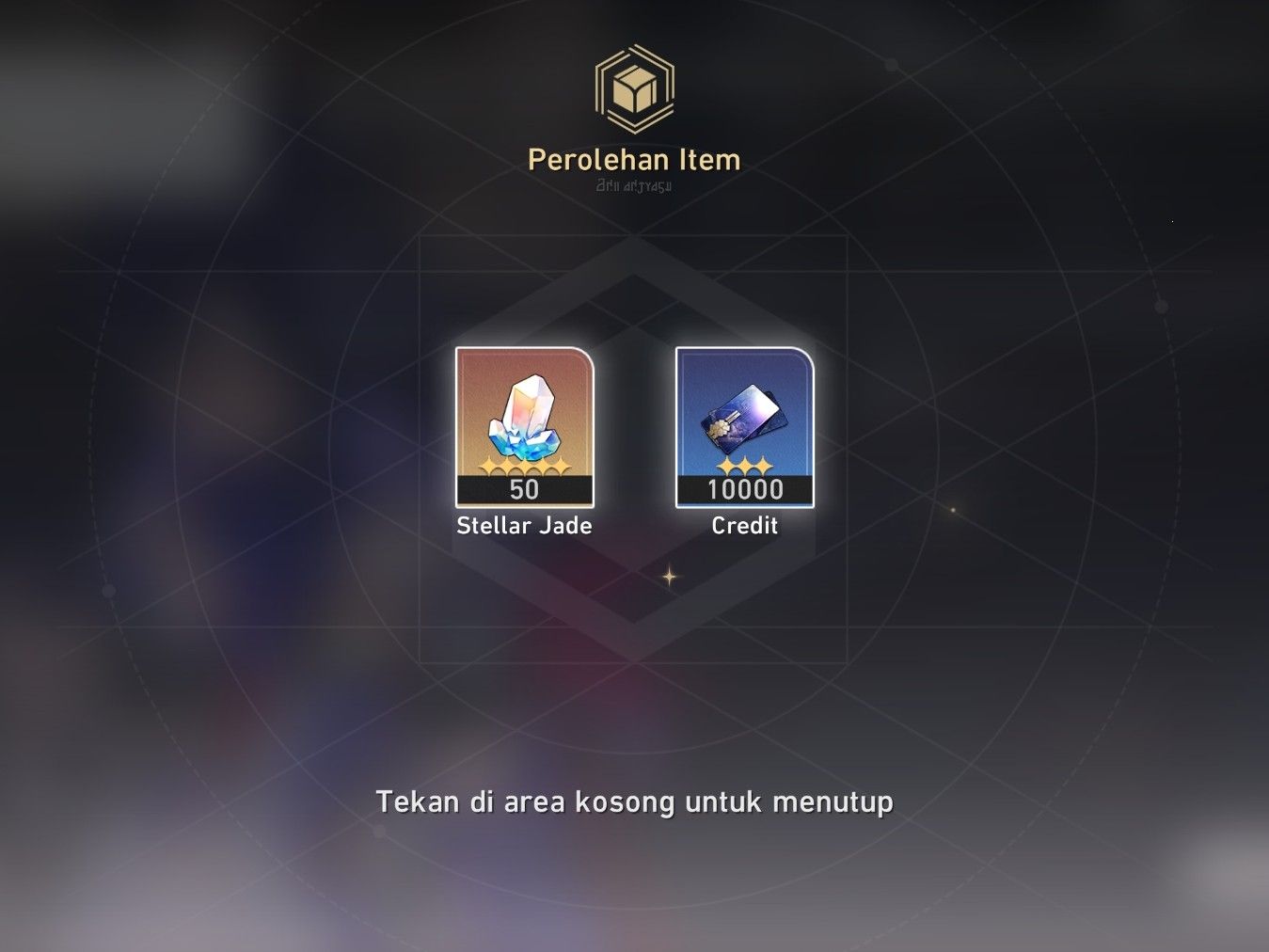Click the stylized subtitle under Perolehan Item
The height and width of the screenshot is (952, 1269).
pos(634,185)
